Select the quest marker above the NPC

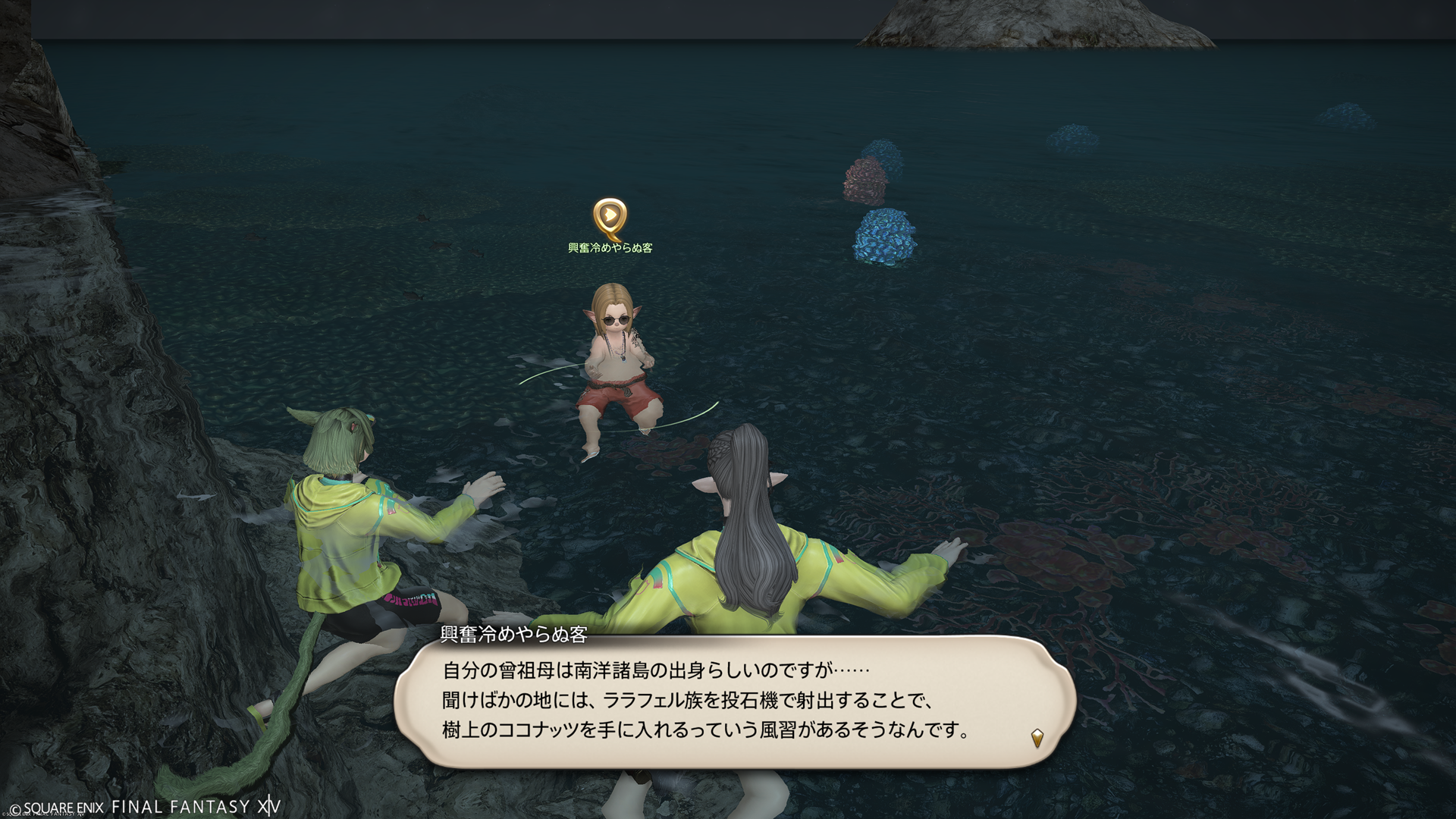click(x=608, y=218)
